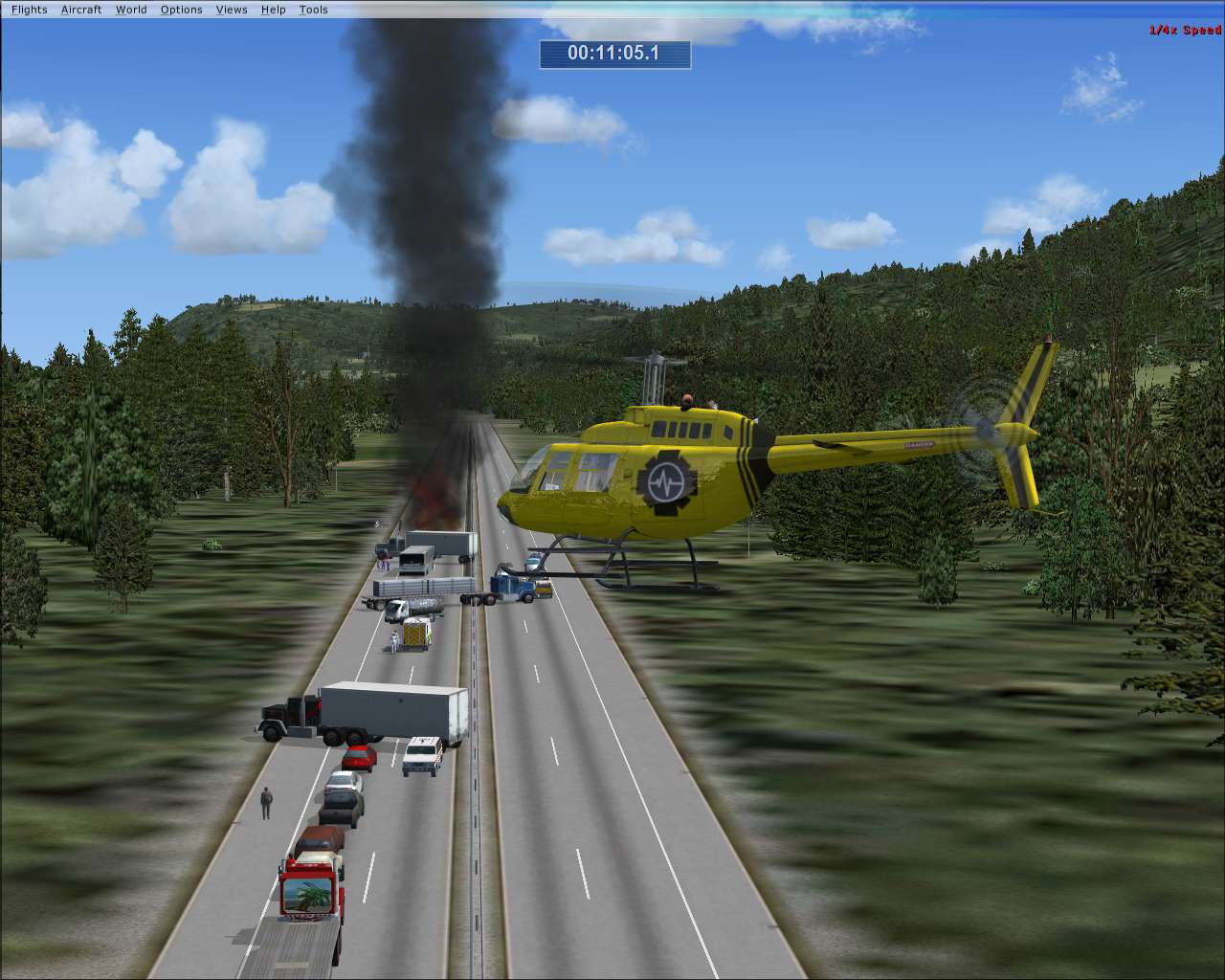Image resolution: width=1225 pixels, height=980 pixels.
Task: Open the Aircraft menu
Action: [81, 10]
